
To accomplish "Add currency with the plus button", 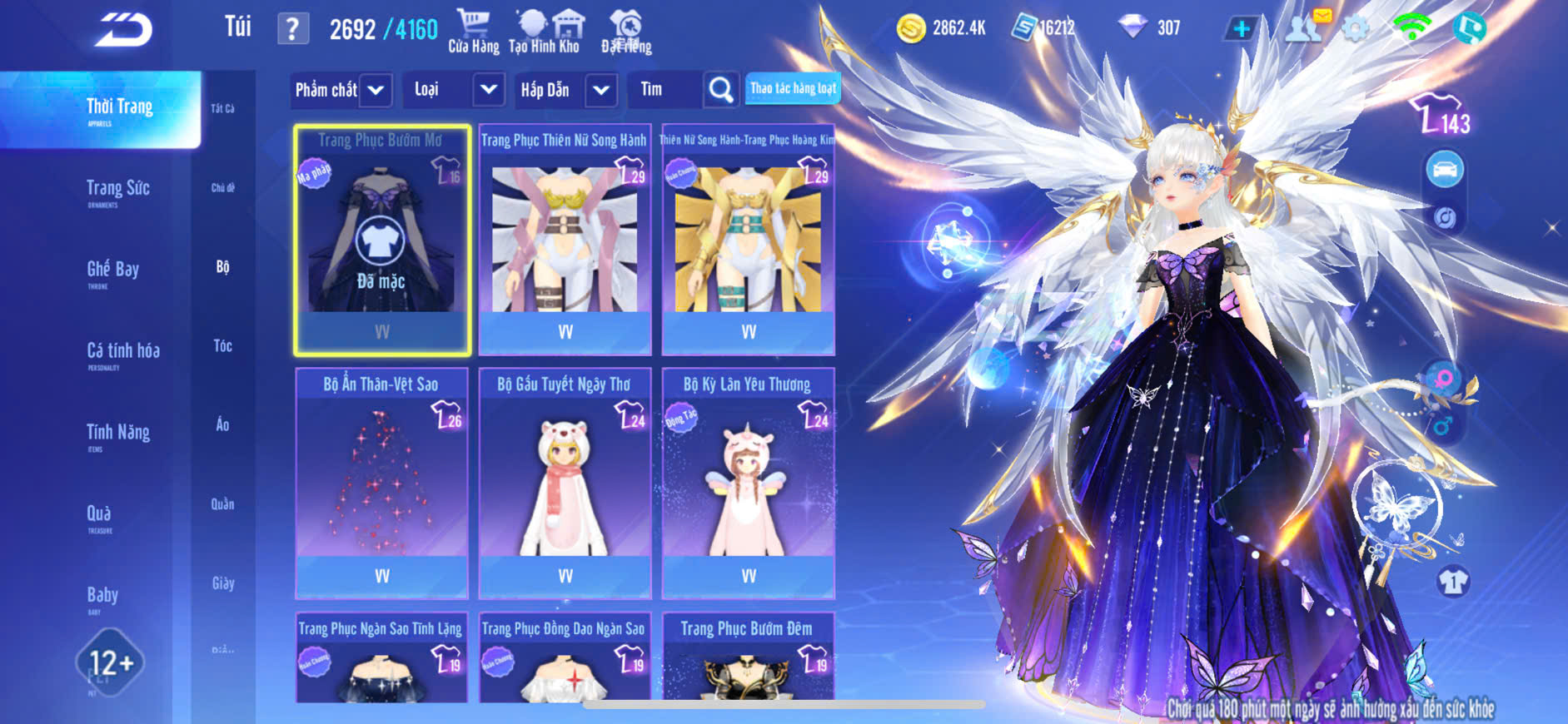I will pyautogui.click(x=1241, y=29).
